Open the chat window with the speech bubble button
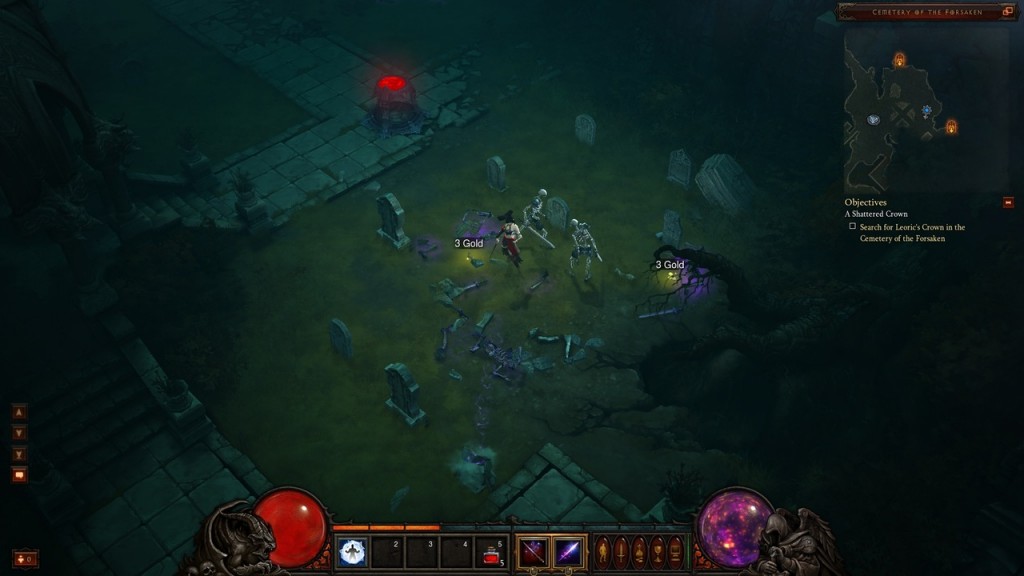 [x=19, y=475]
